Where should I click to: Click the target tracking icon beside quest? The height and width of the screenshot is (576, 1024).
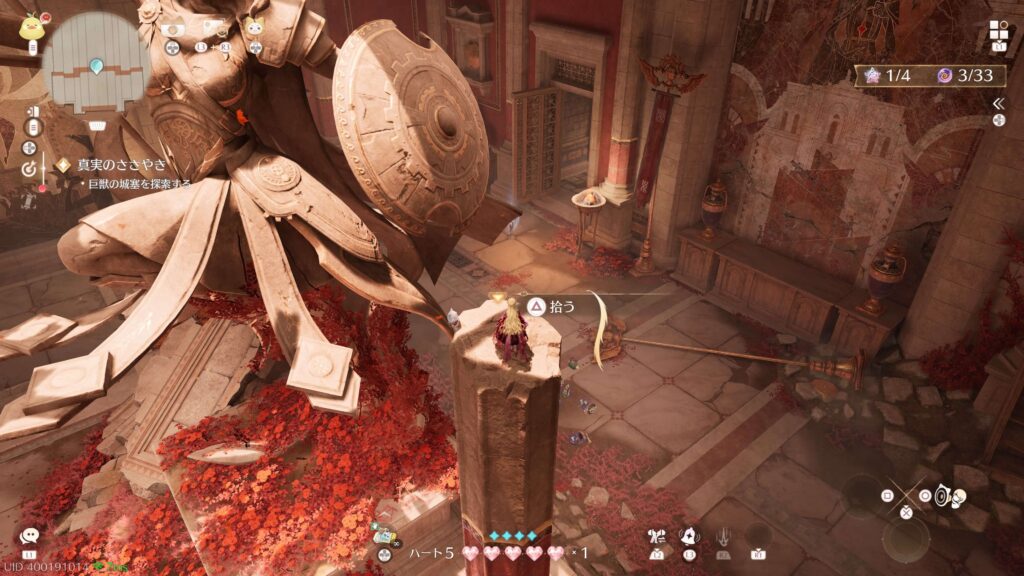[x=30, y=170]
